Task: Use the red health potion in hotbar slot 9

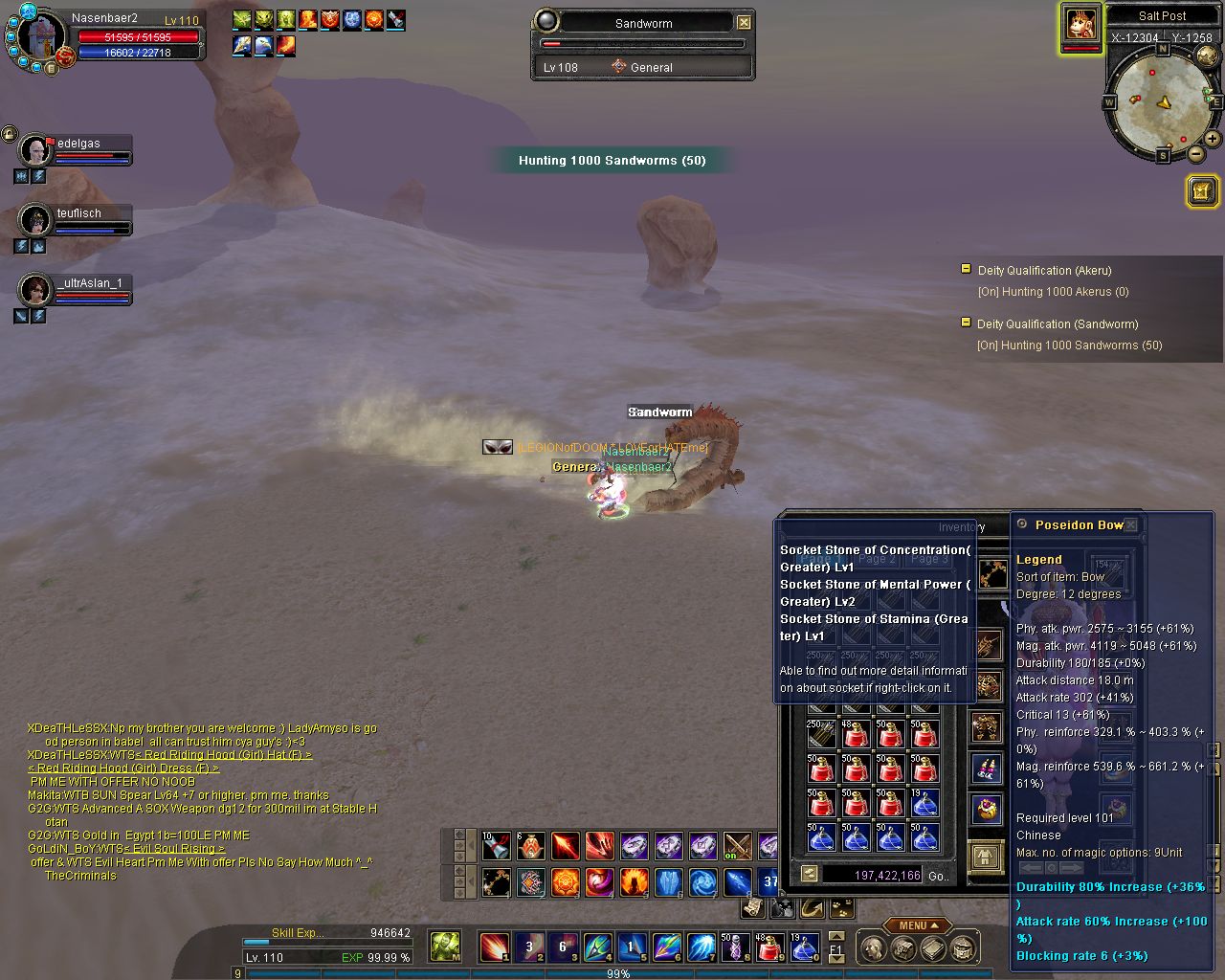Action: [770, 947]
